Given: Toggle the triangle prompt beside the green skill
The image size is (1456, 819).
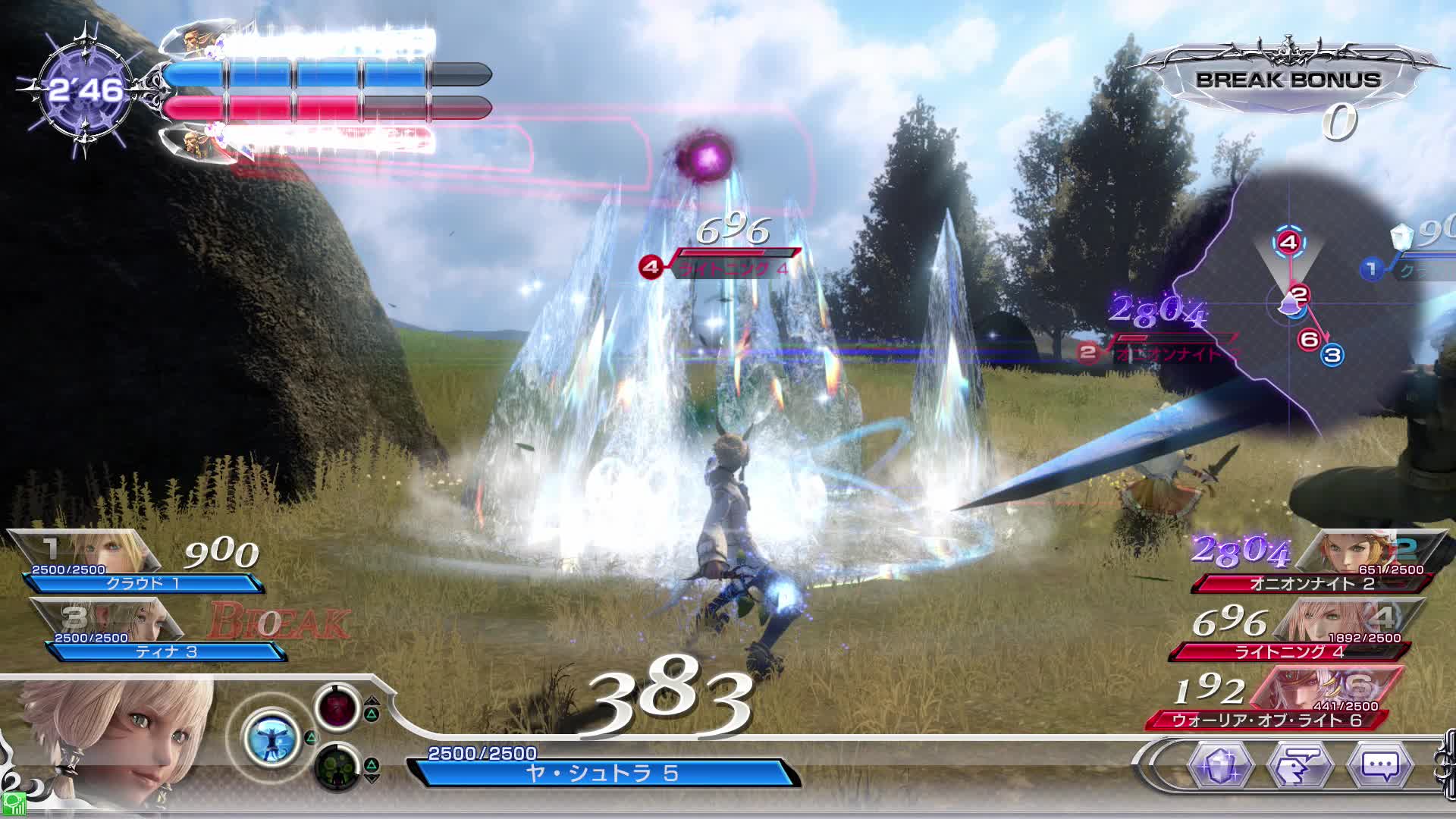Looking at the screenshot, I should pos(372,765).
